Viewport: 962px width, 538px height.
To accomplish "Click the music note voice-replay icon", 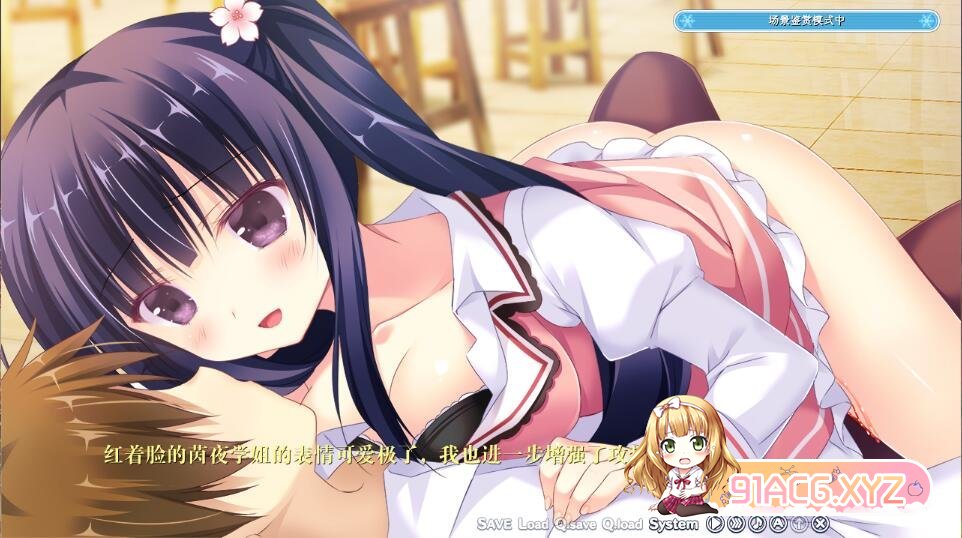I will pyautogui.click(x=757, y=523).
